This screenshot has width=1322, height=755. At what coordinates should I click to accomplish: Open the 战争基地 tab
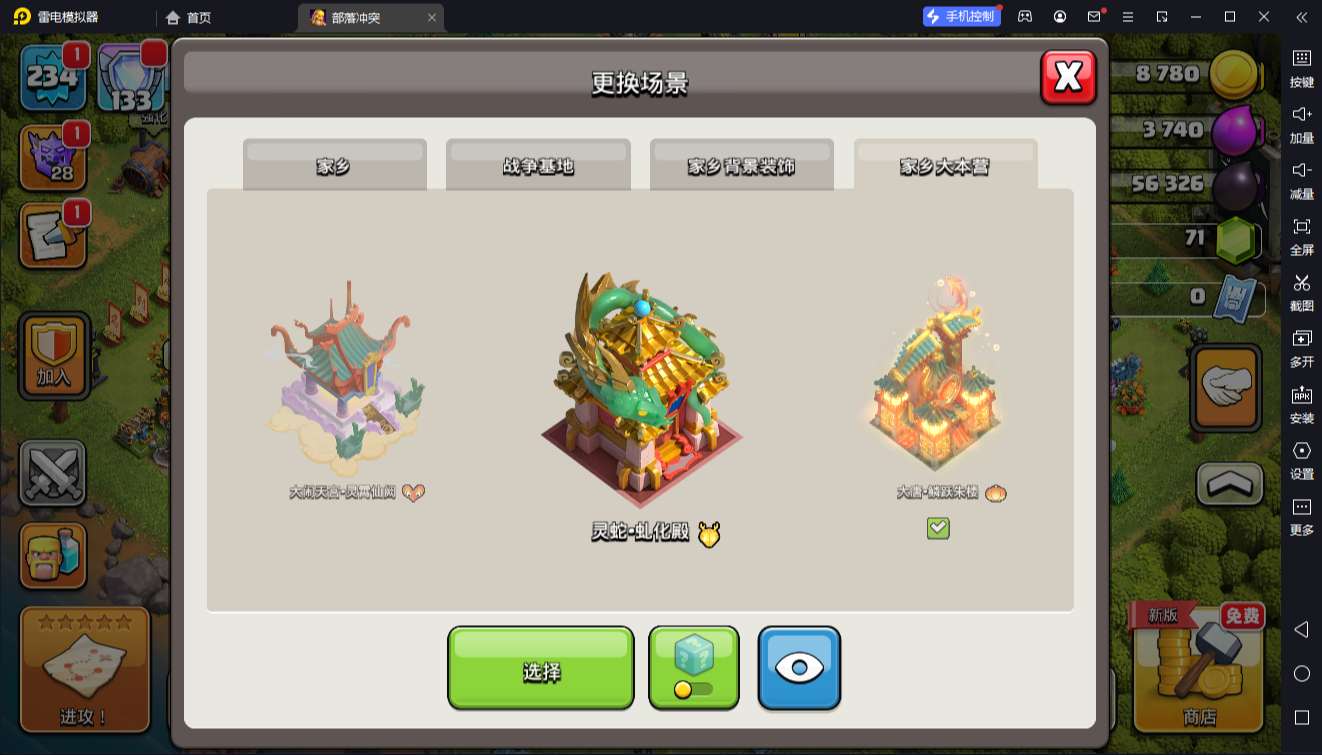point(538,165)
